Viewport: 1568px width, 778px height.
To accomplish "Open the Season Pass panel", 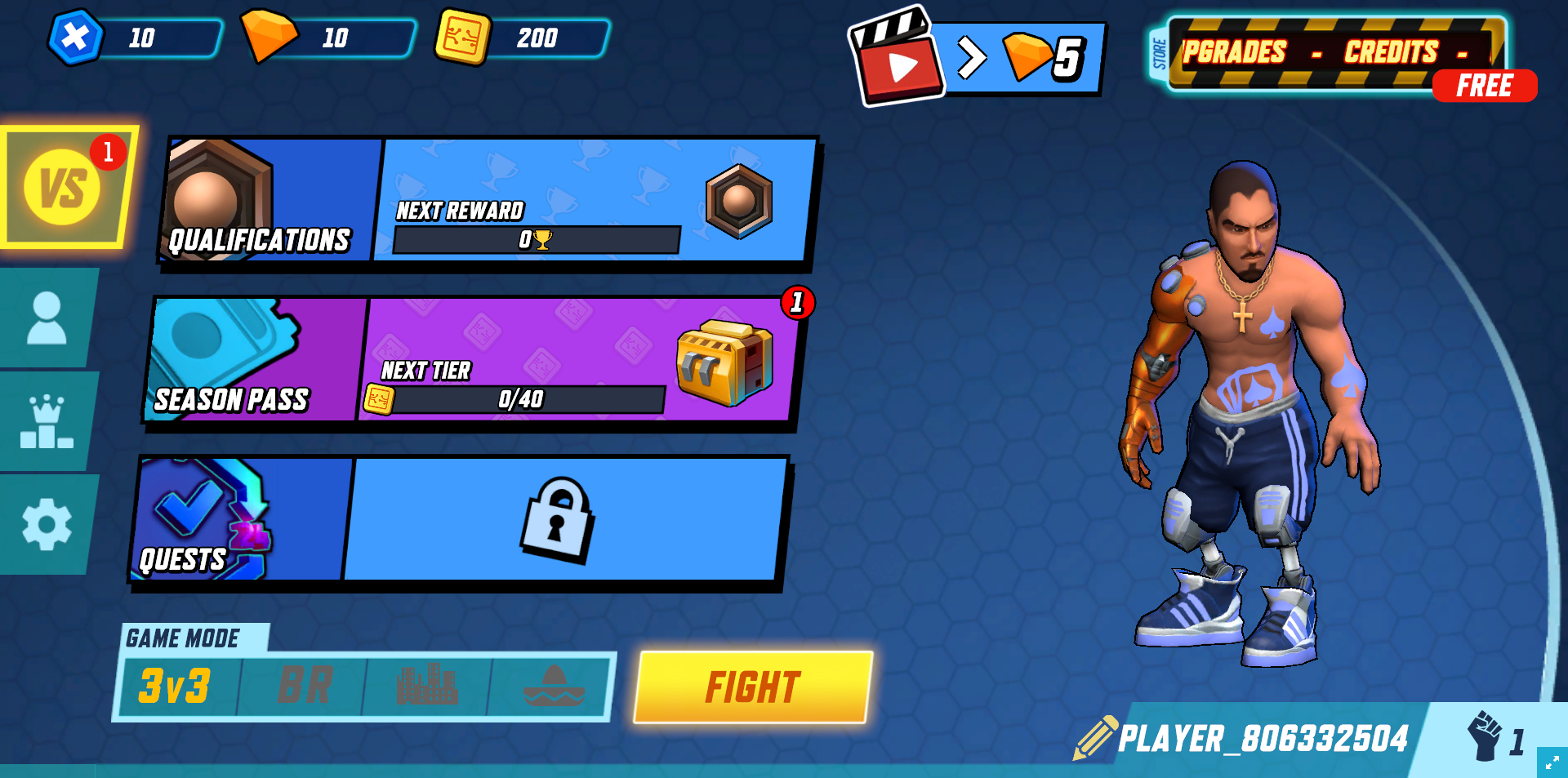I will [x=255, y=360].
